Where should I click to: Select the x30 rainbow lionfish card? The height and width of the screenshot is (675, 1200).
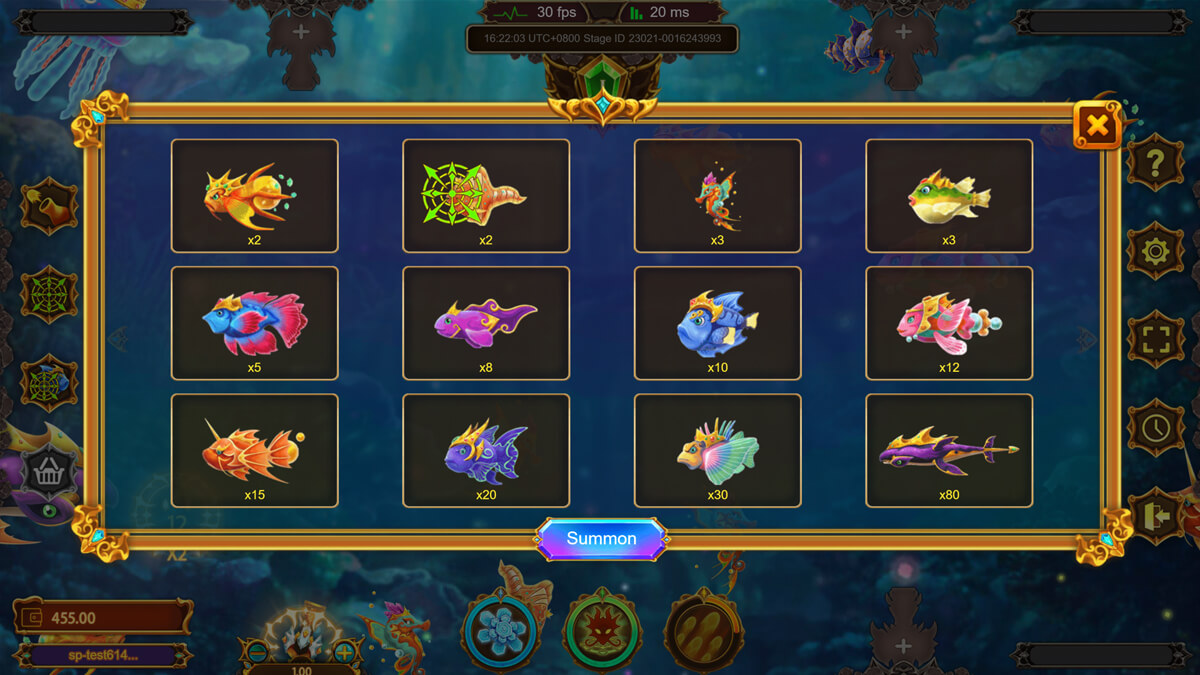pos(717,450)
